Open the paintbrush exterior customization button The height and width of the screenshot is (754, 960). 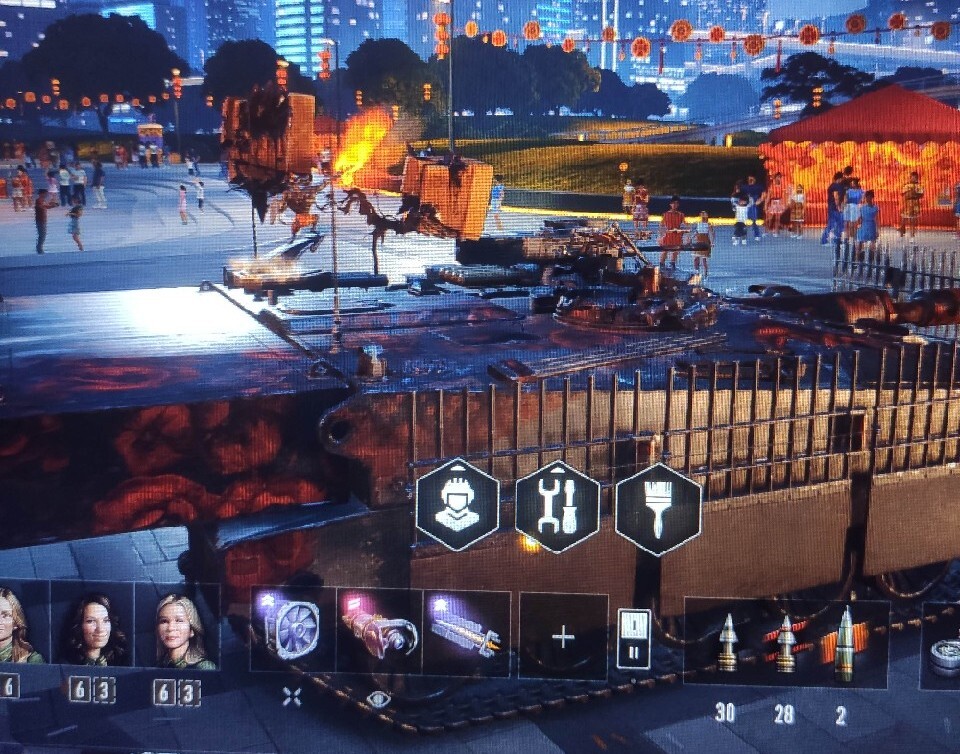click(657, 507)
